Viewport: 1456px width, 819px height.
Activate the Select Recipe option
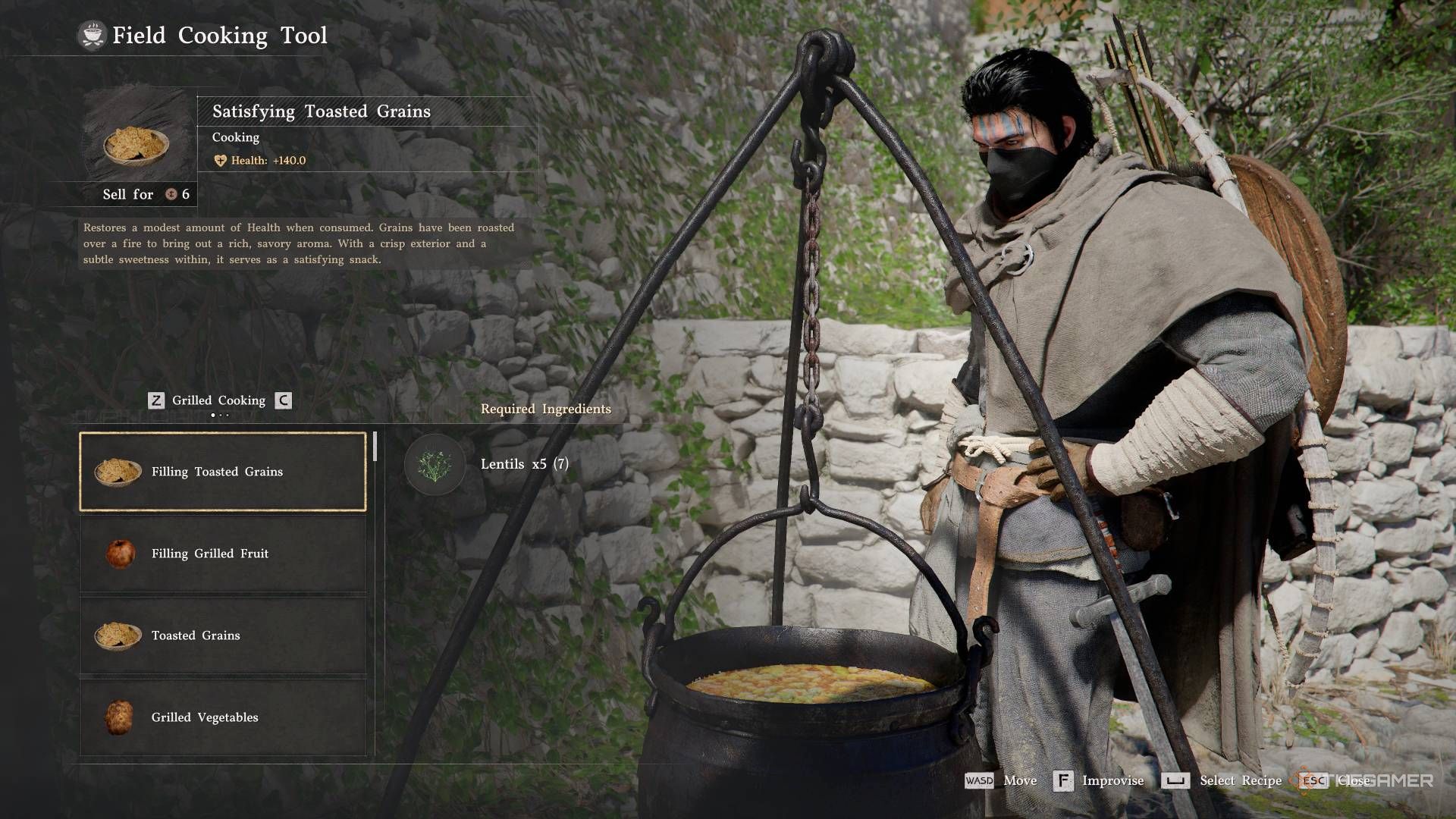(x=1222, y=780)
